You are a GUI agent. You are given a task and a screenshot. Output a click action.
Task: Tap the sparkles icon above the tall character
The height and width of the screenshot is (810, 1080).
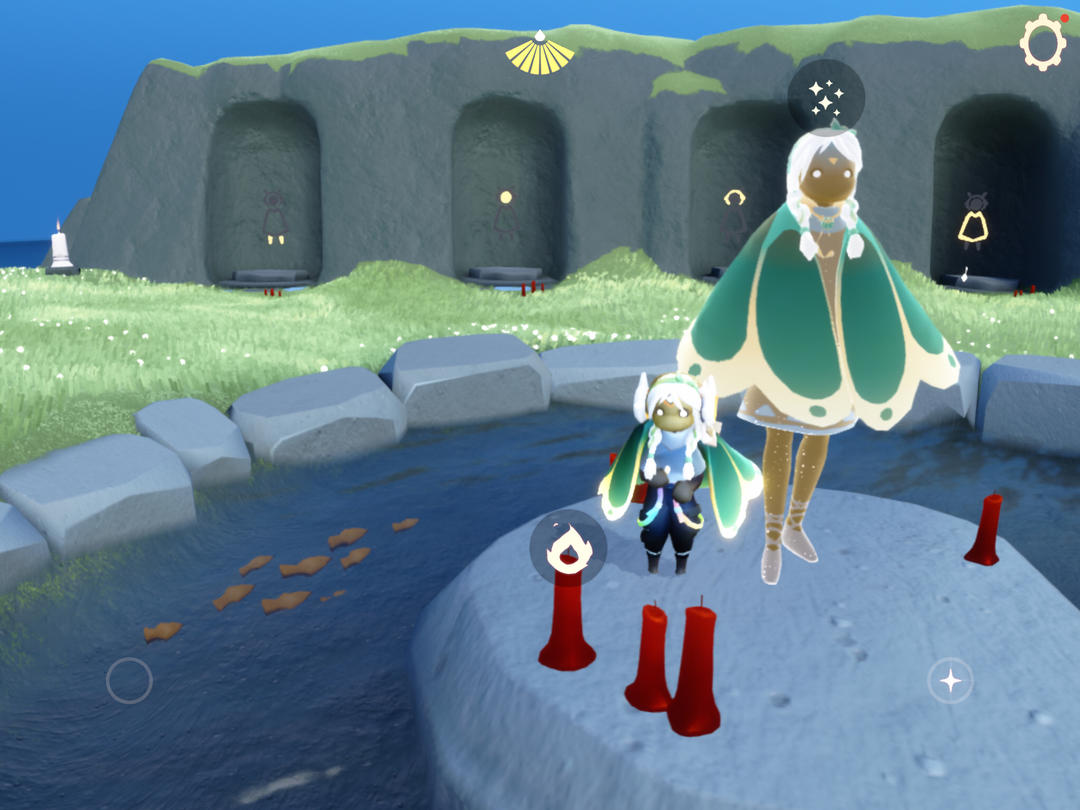(x=826, y=97)
